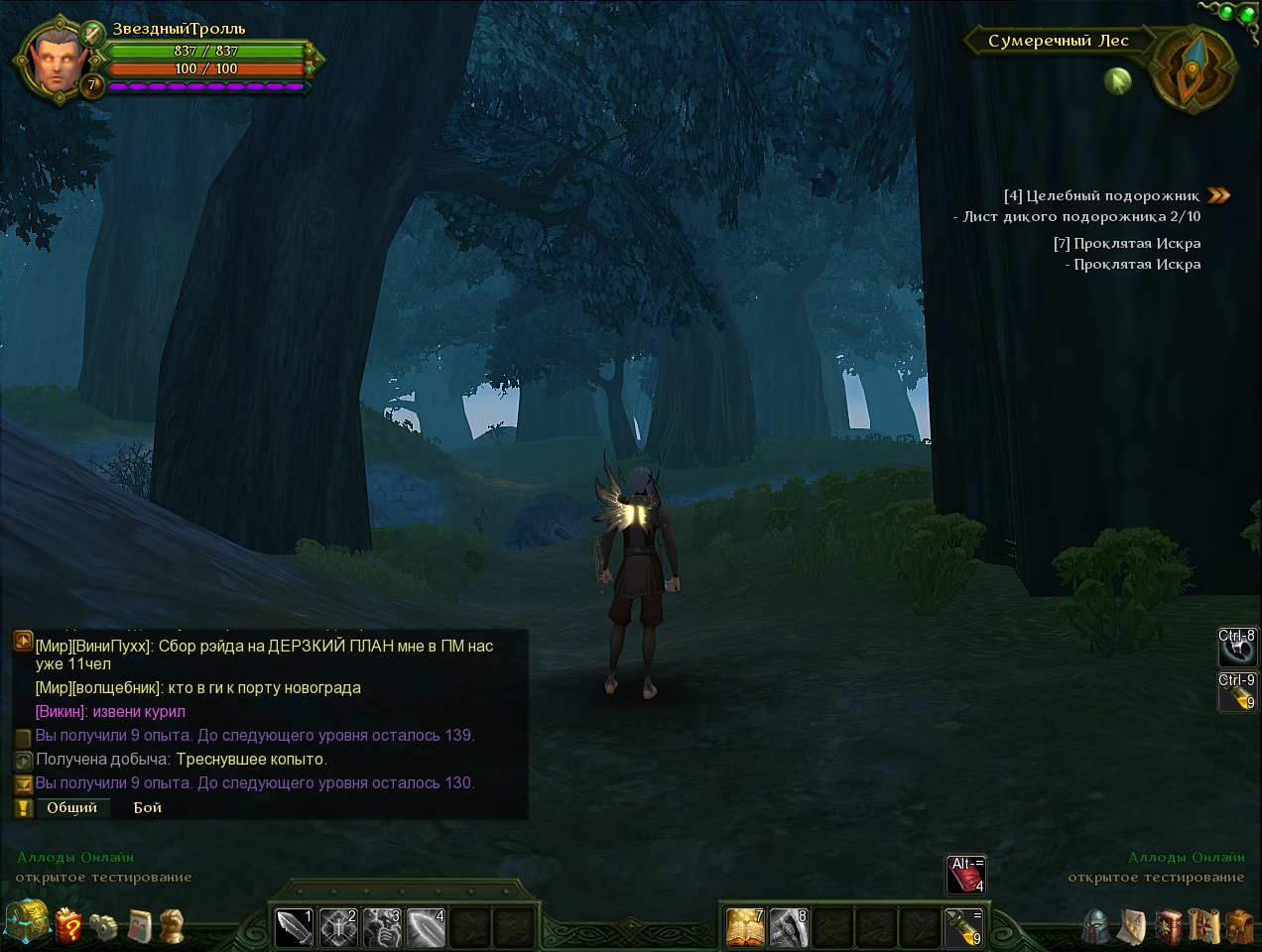Open the backpack inventory icon
This screenshot has width=1262, height=952.
click(x=1238, y=926)
